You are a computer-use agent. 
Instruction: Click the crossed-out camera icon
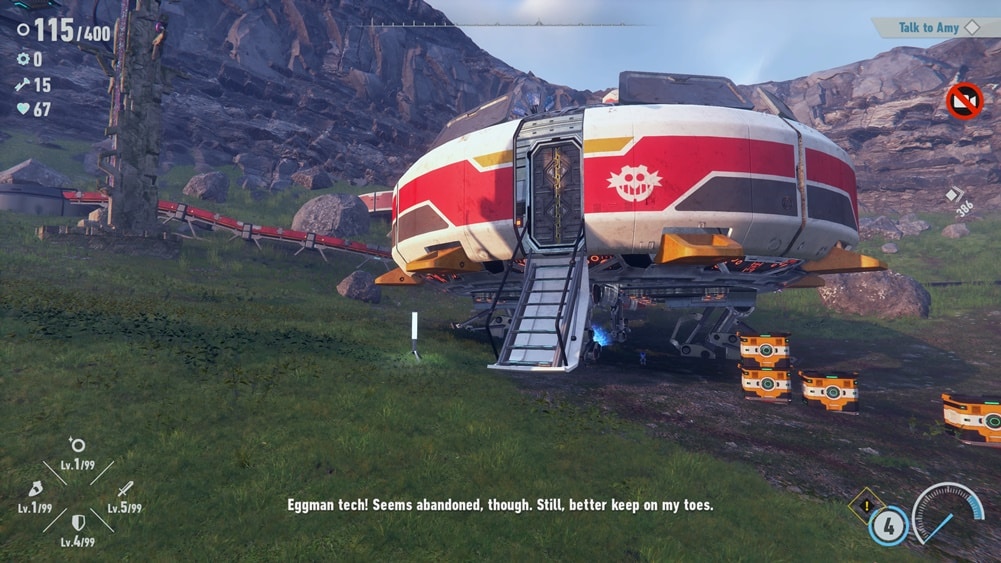click(x=964, y=101)
